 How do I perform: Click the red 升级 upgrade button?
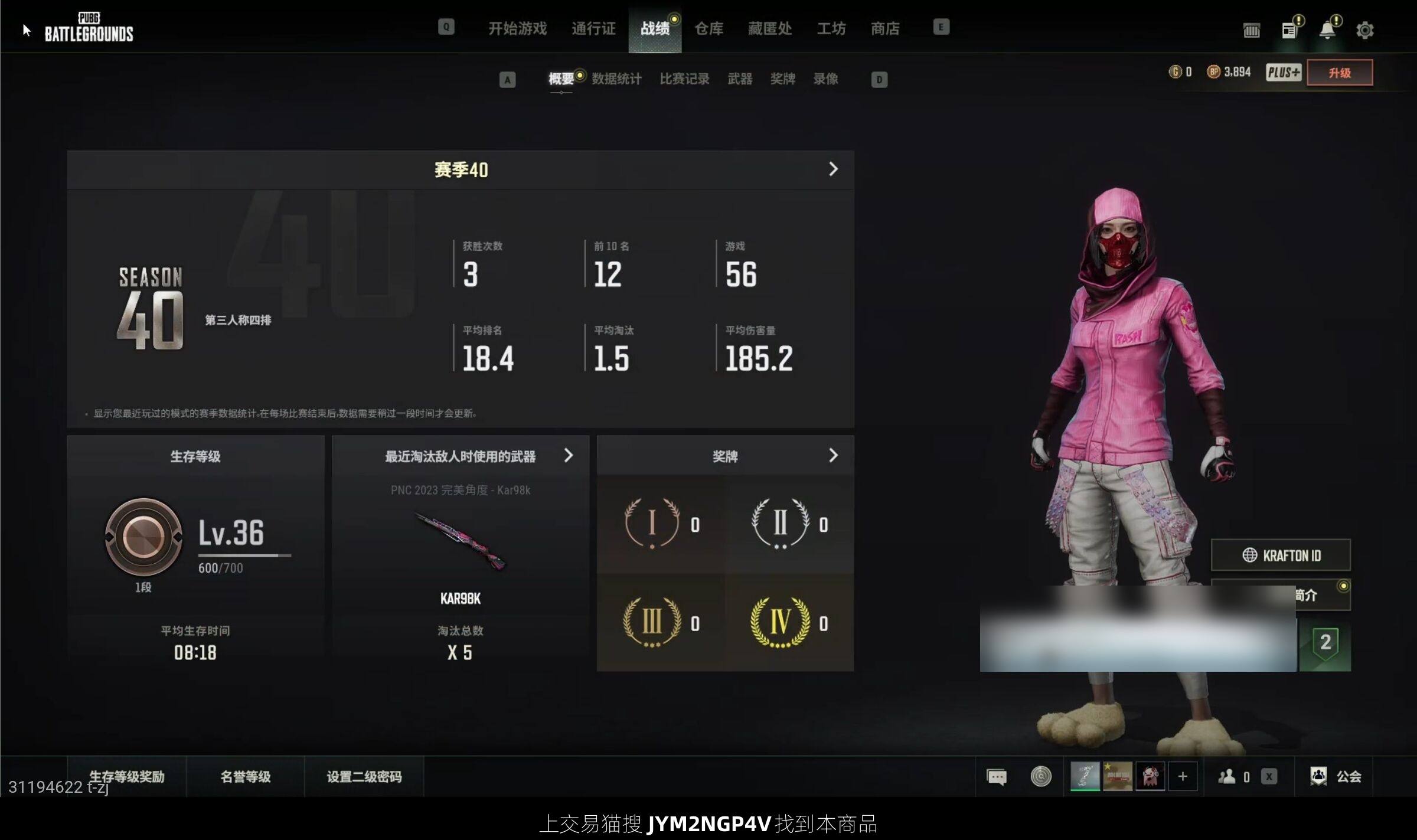pyautogui.click(x=1339, y=73)
